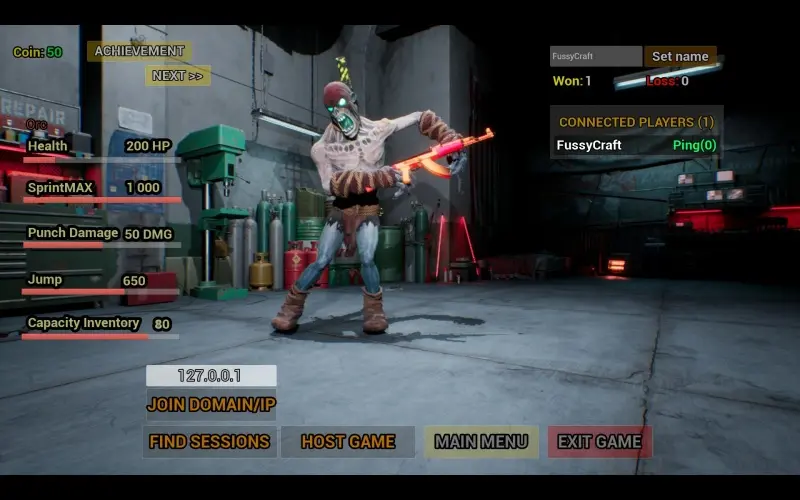Open the ACHIEVEMENT panel

pyautogui.click(x=139, y=51)
